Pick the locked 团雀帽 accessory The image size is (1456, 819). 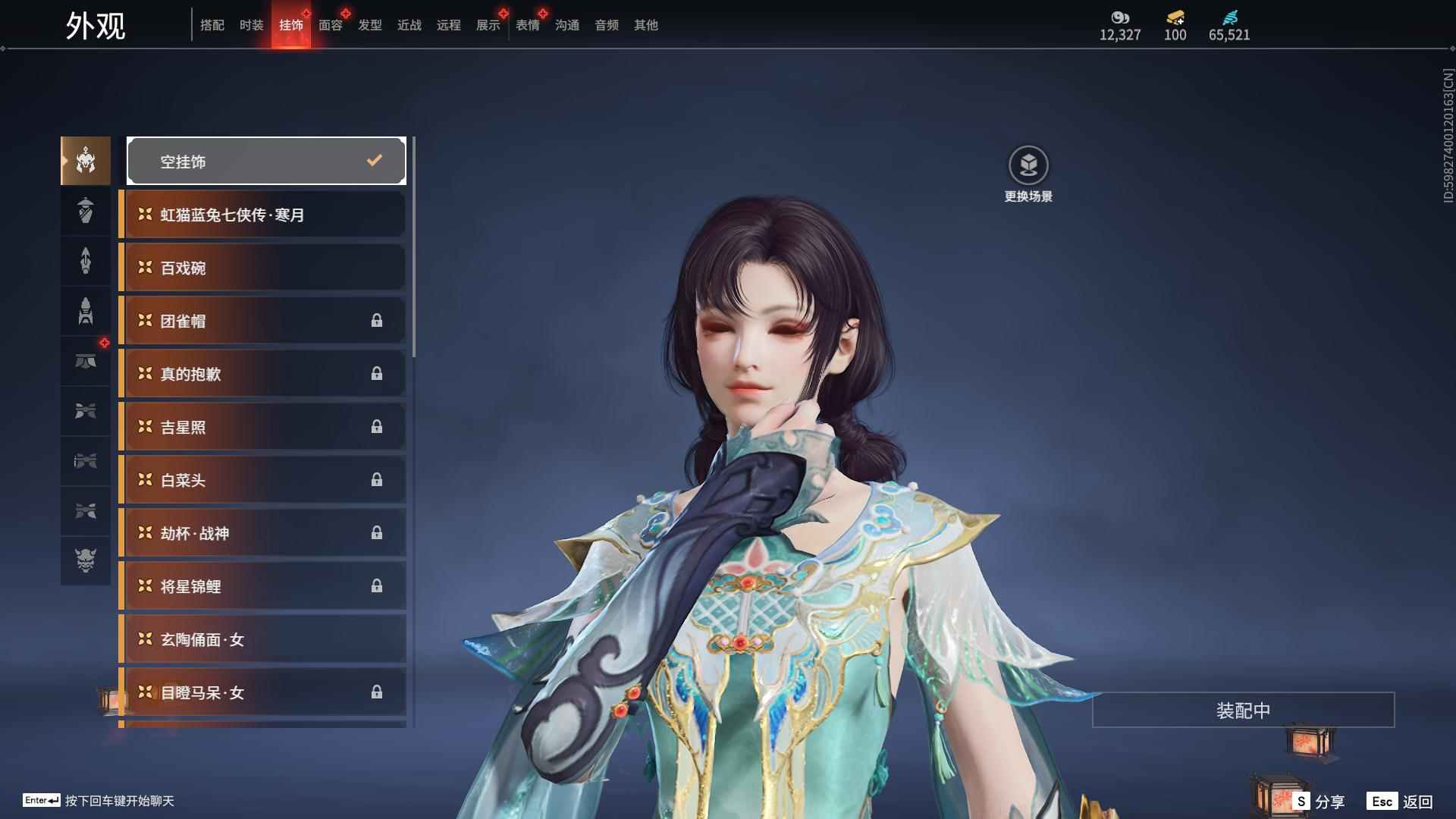(x=262, y=321)
